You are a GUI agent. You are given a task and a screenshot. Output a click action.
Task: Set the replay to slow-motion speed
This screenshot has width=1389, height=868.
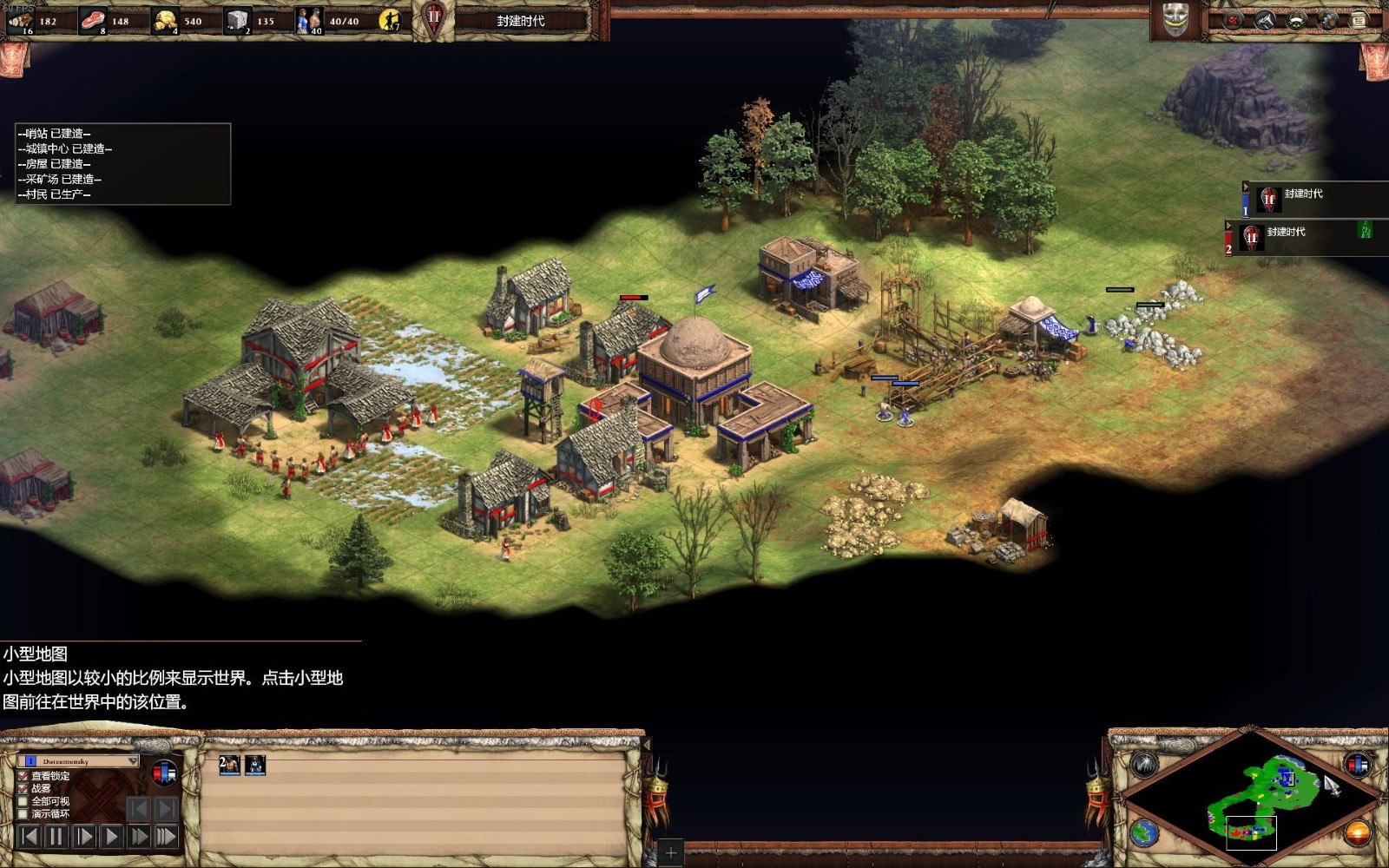83,837
